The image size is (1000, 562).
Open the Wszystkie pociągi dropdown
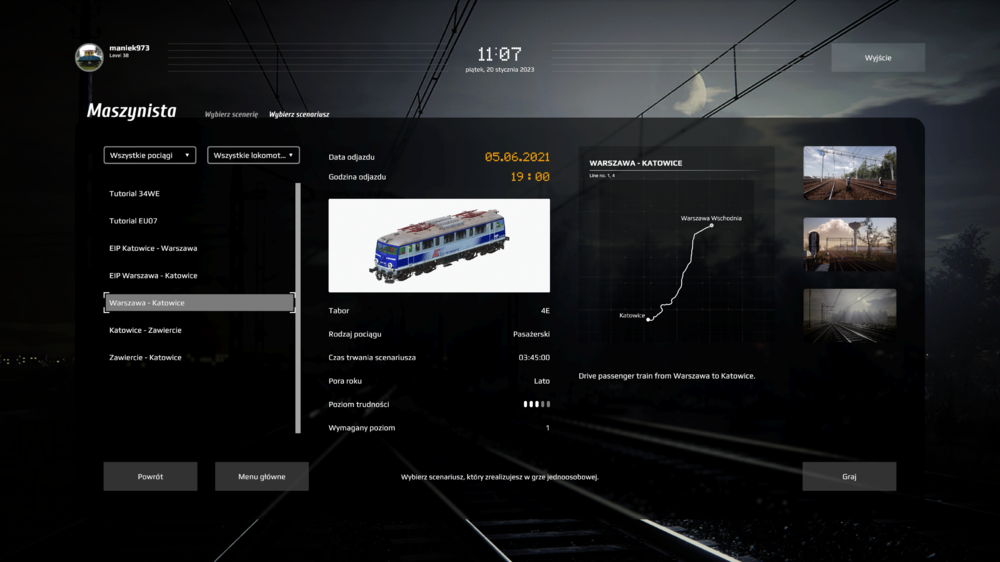click(150, 155)
